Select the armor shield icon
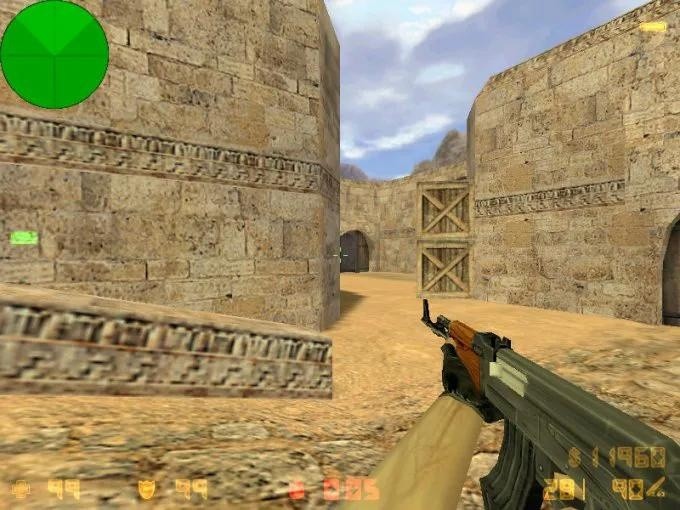The width and height of the screenshot is (680, 510). click(147, 489)
